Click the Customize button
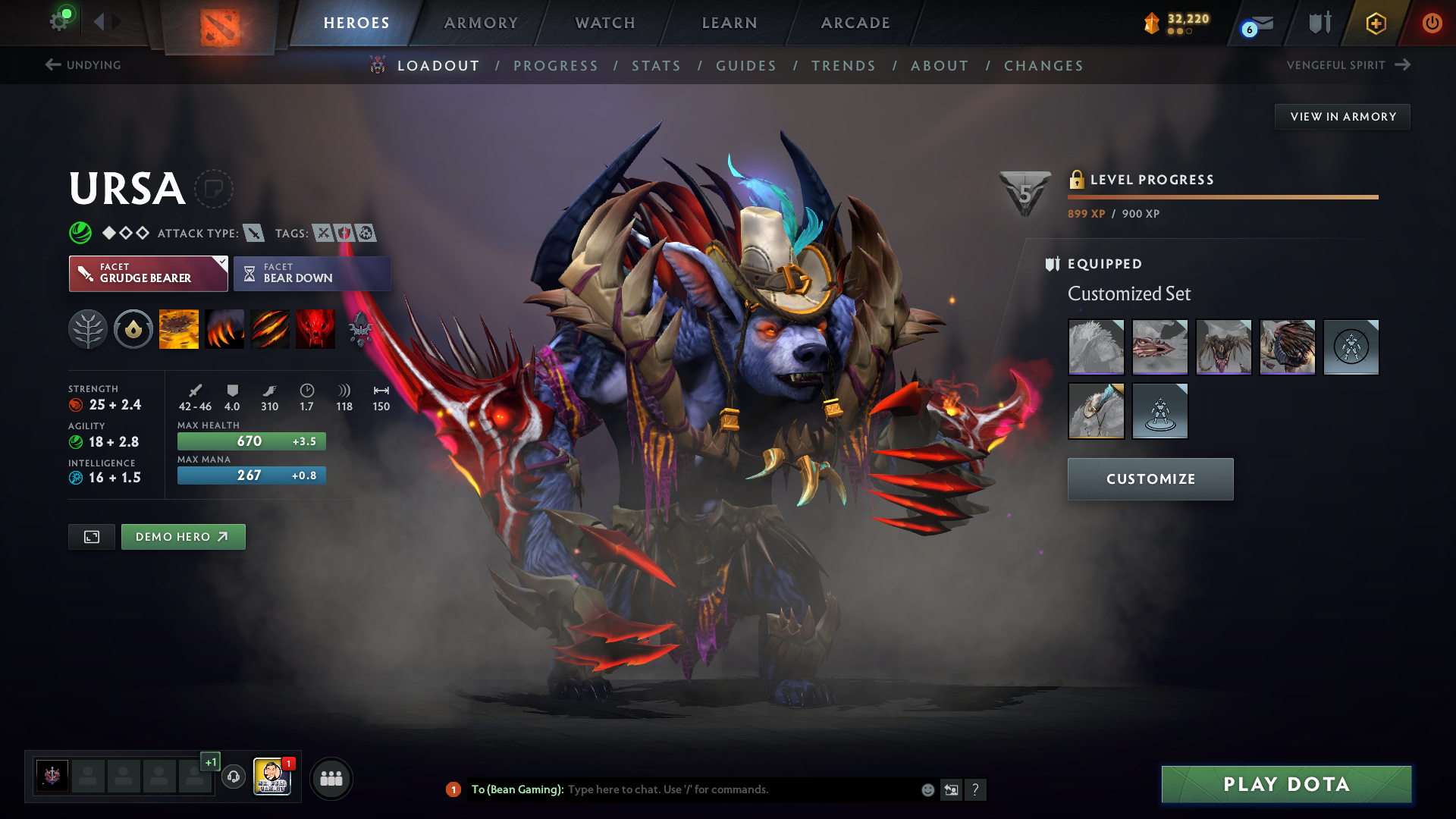This screenshot has width=1456, height=819. pos(1150,479)
